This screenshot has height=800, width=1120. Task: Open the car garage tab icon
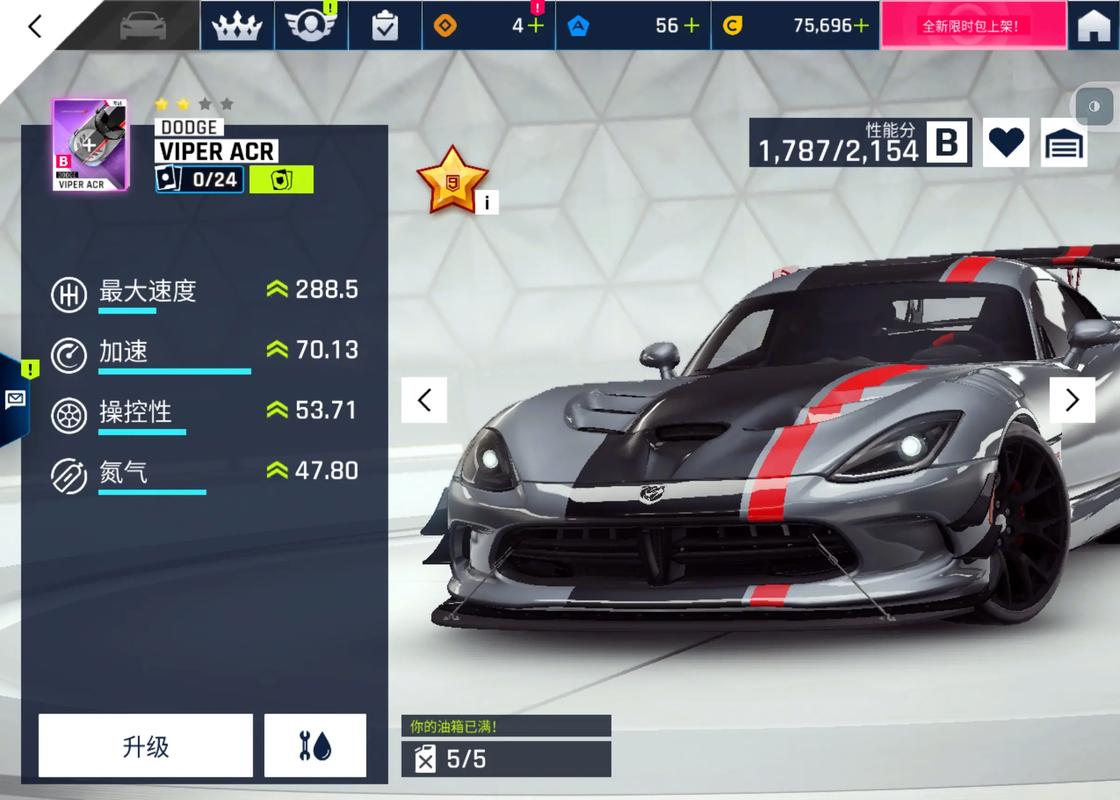tap(144, 26)
